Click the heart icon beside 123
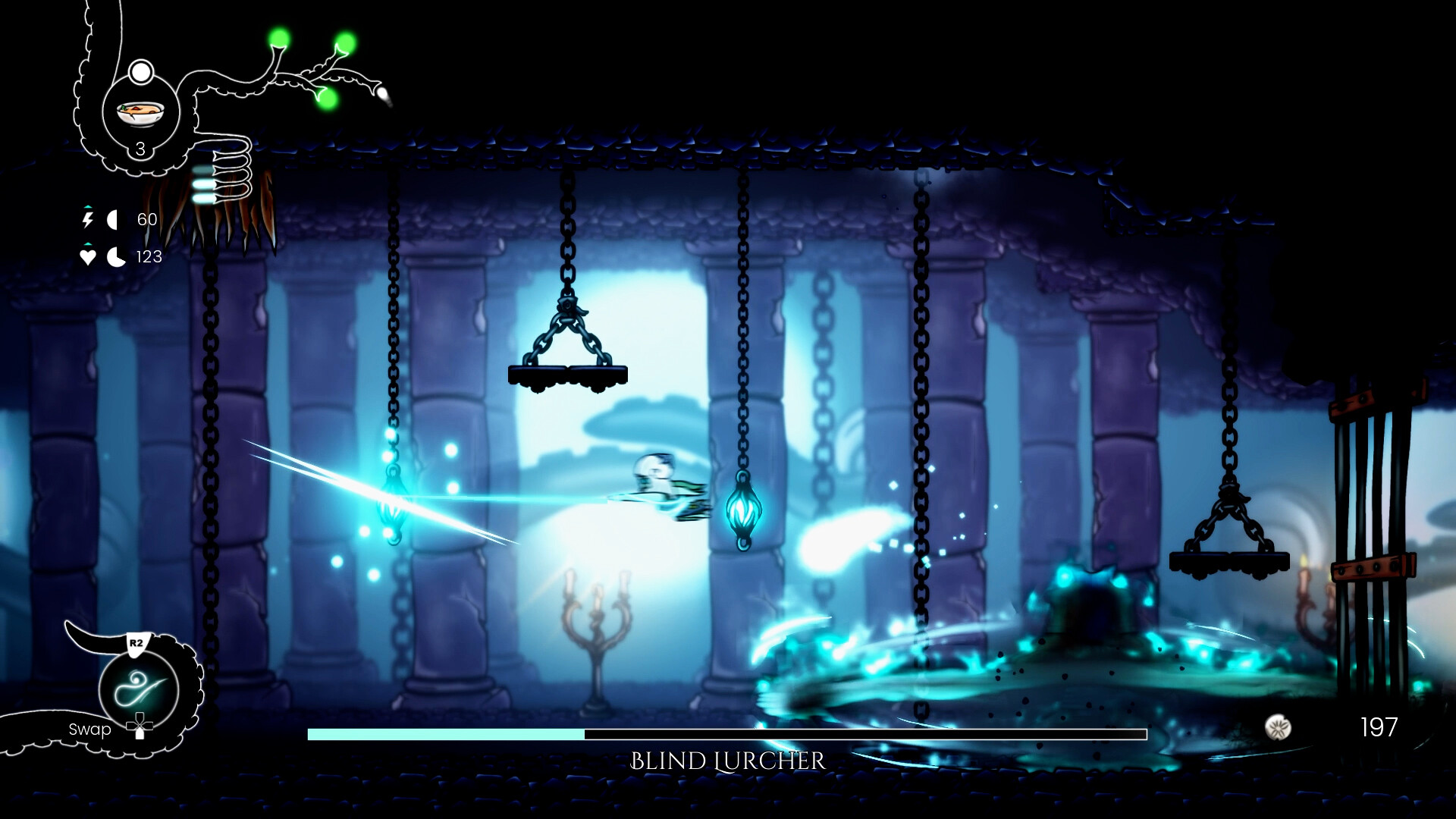This screenshot has height=819, width=1456. point(87,256)
